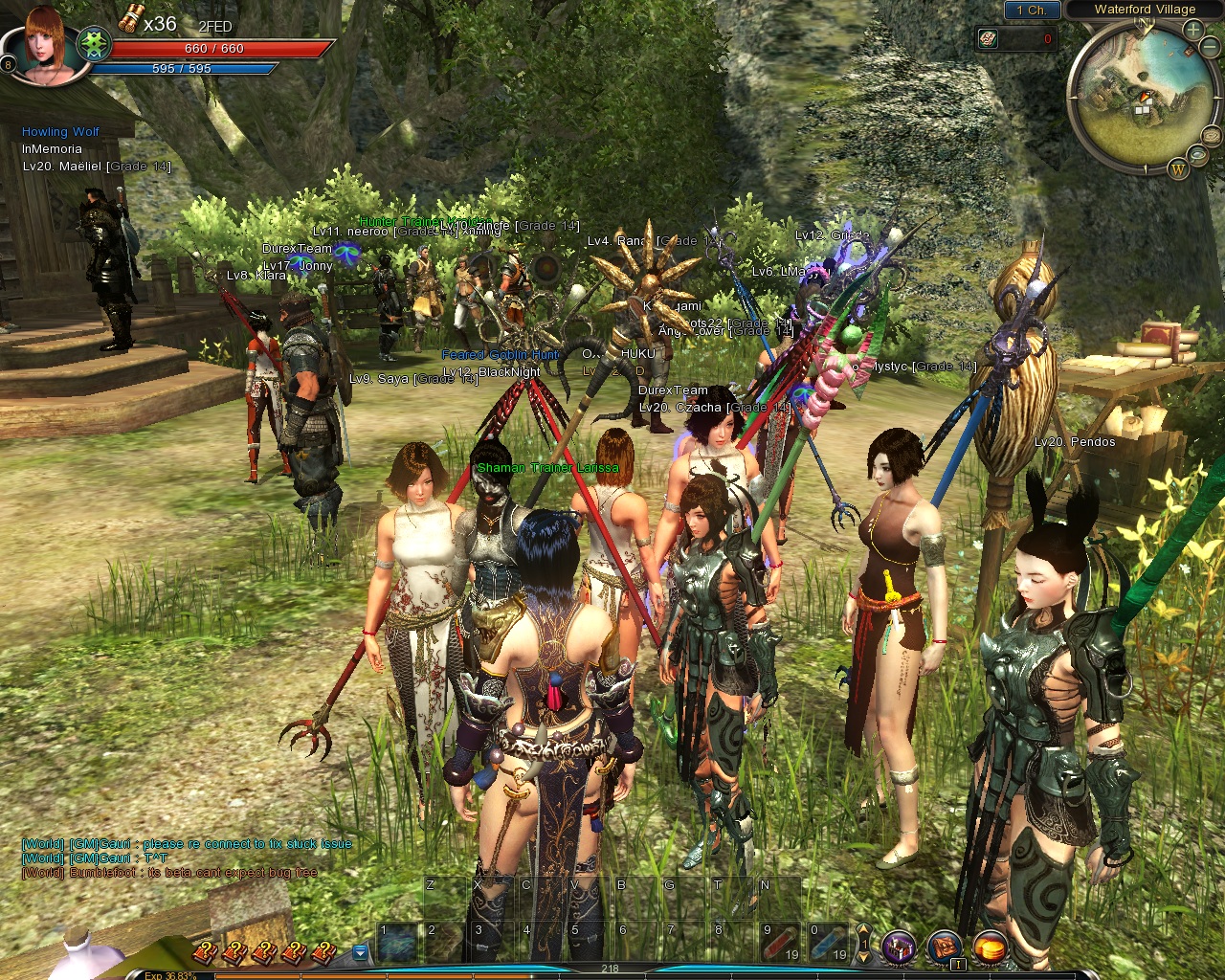Open the first quest notification book icon
Screen dimensions: 1225x980
204,951
